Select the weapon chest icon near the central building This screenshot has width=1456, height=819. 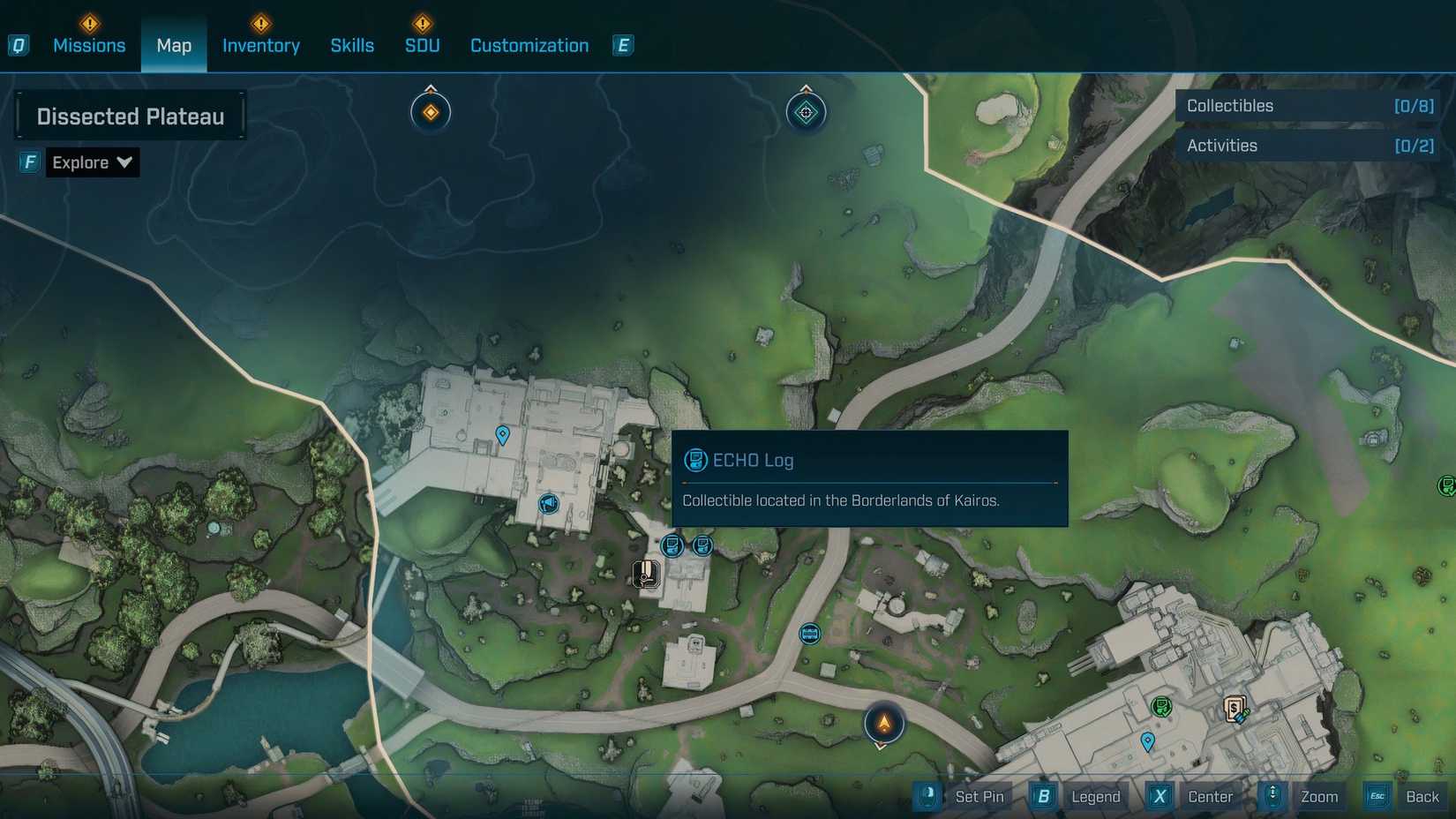(x=644, y=575)
